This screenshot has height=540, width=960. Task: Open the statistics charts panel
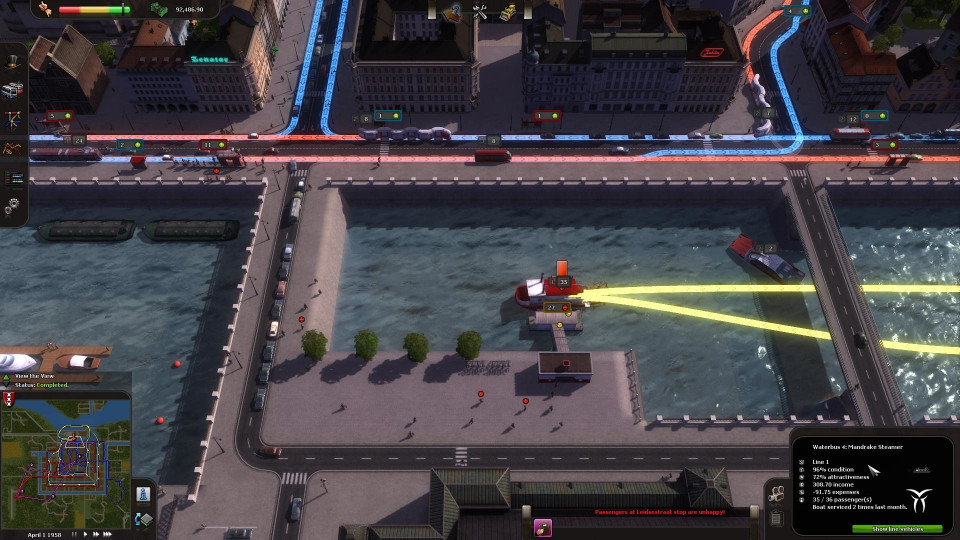[13, 177]
